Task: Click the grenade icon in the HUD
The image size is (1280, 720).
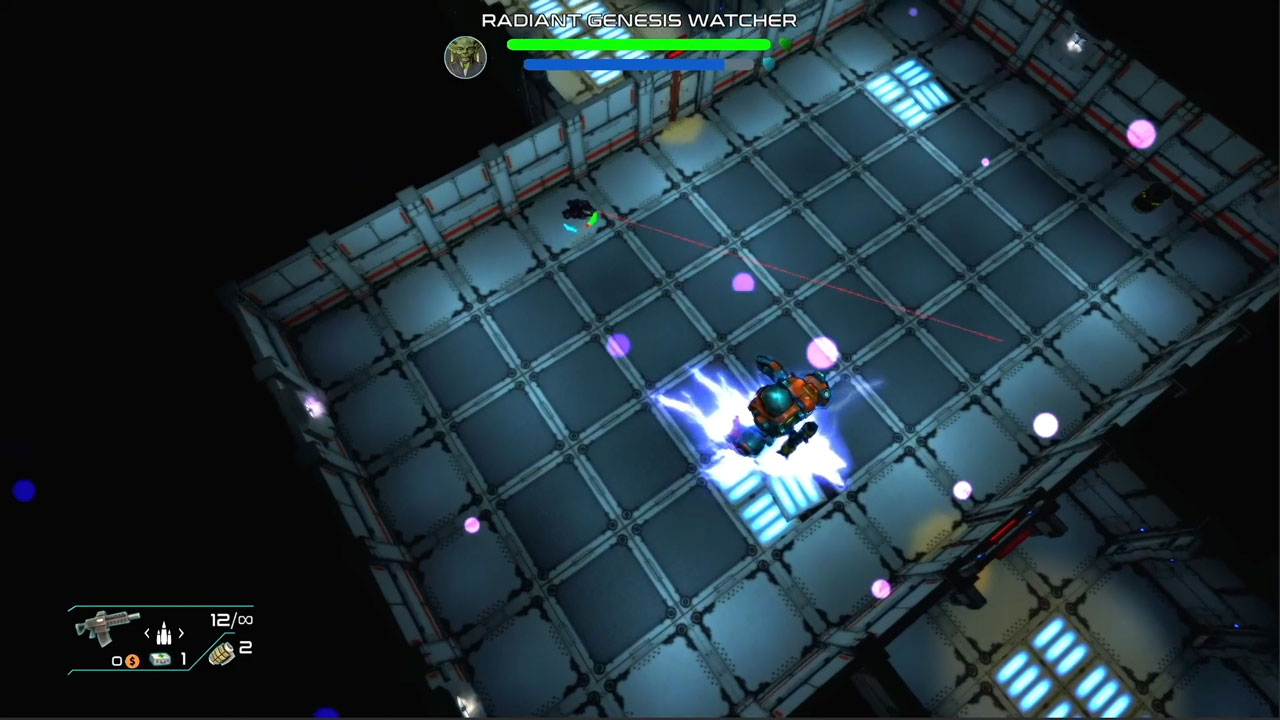Action: coord(223,654)
